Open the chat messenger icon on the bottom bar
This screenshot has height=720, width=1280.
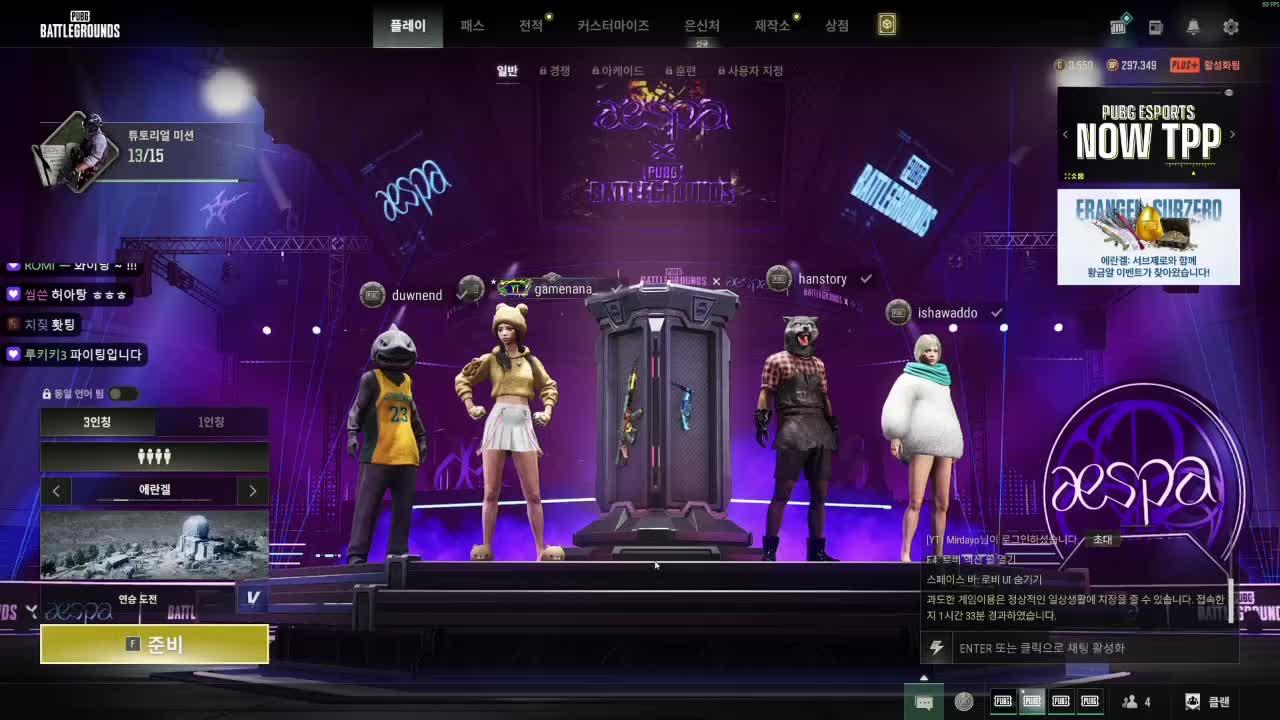coord(924,701)
